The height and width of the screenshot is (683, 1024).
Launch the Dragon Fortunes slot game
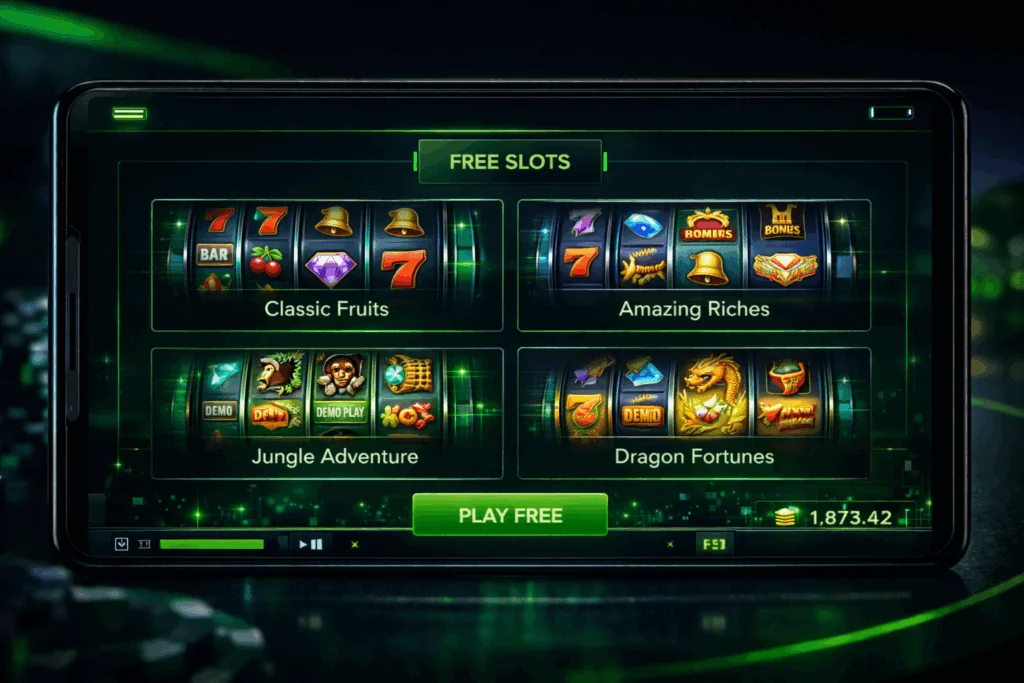694,413
